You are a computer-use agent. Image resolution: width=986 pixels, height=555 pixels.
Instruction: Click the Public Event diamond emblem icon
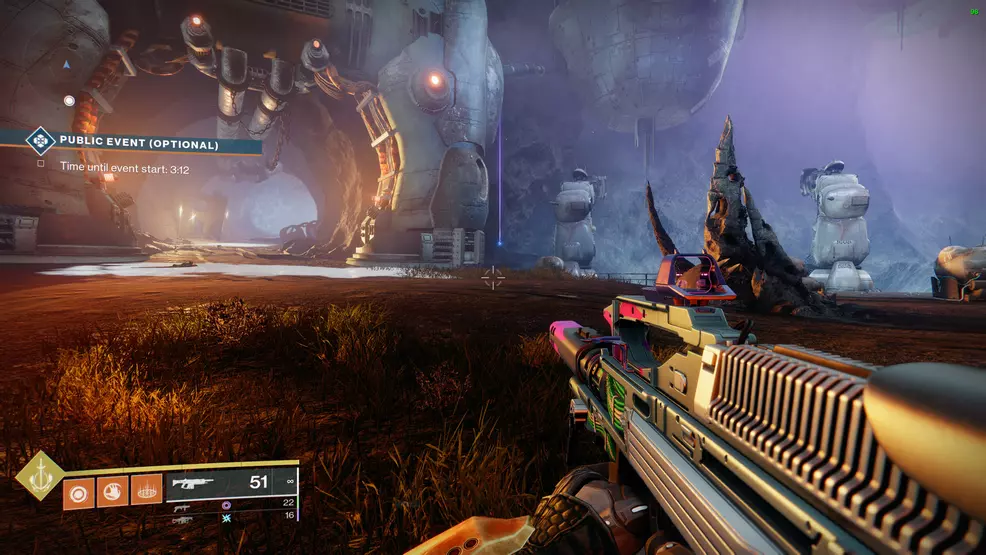tap(40, 142)
